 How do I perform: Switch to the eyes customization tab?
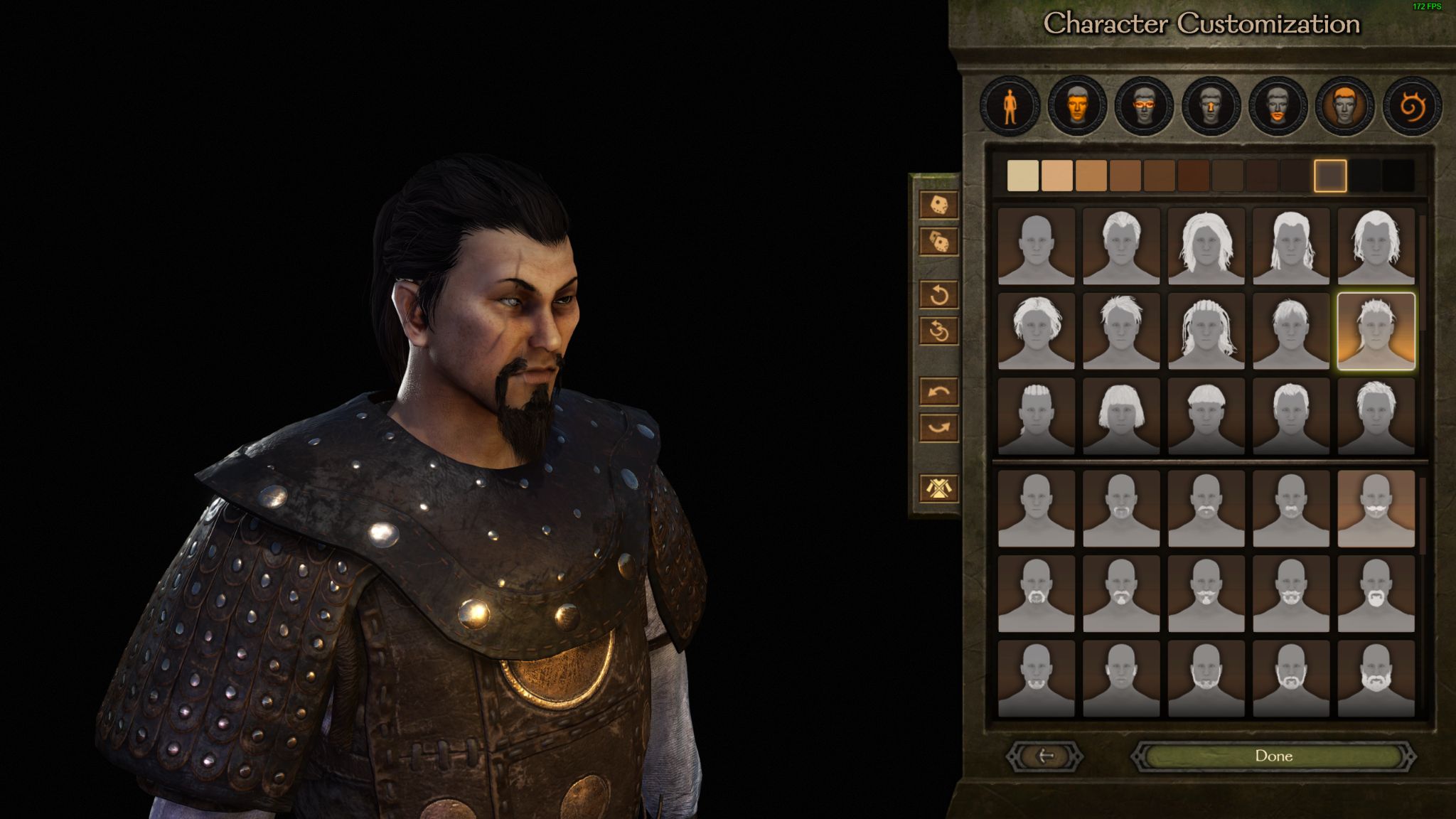[x=1144, y=107]
